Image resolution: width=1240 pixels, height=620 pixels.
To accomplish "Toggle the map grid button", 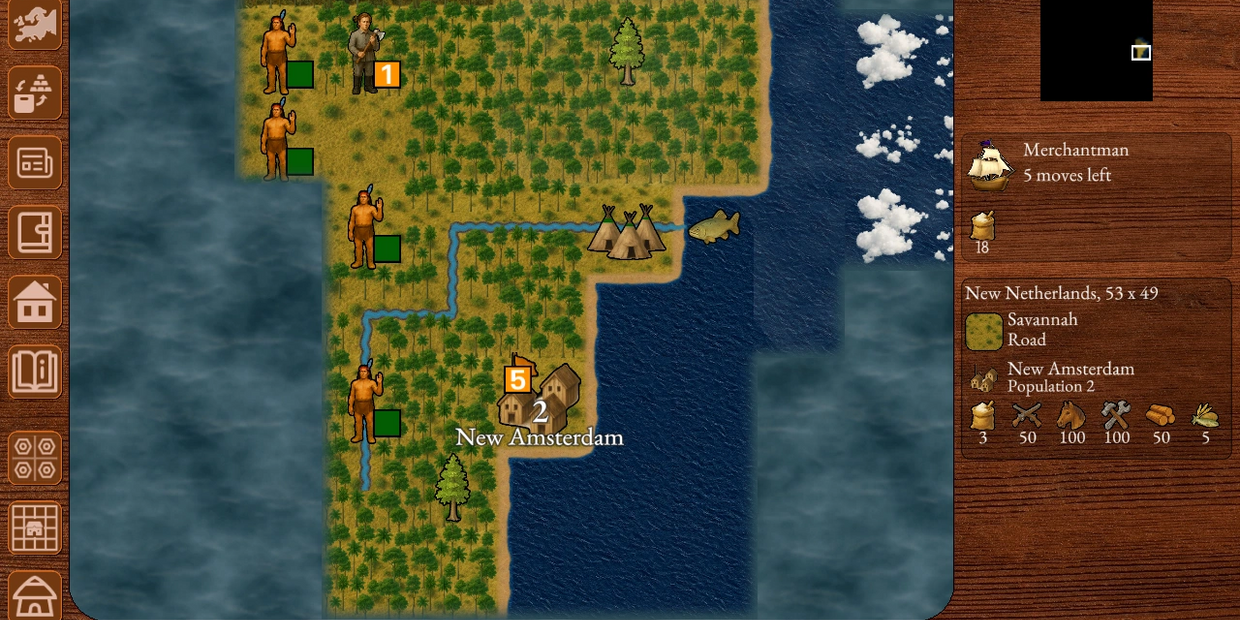I will pos(35,527).
